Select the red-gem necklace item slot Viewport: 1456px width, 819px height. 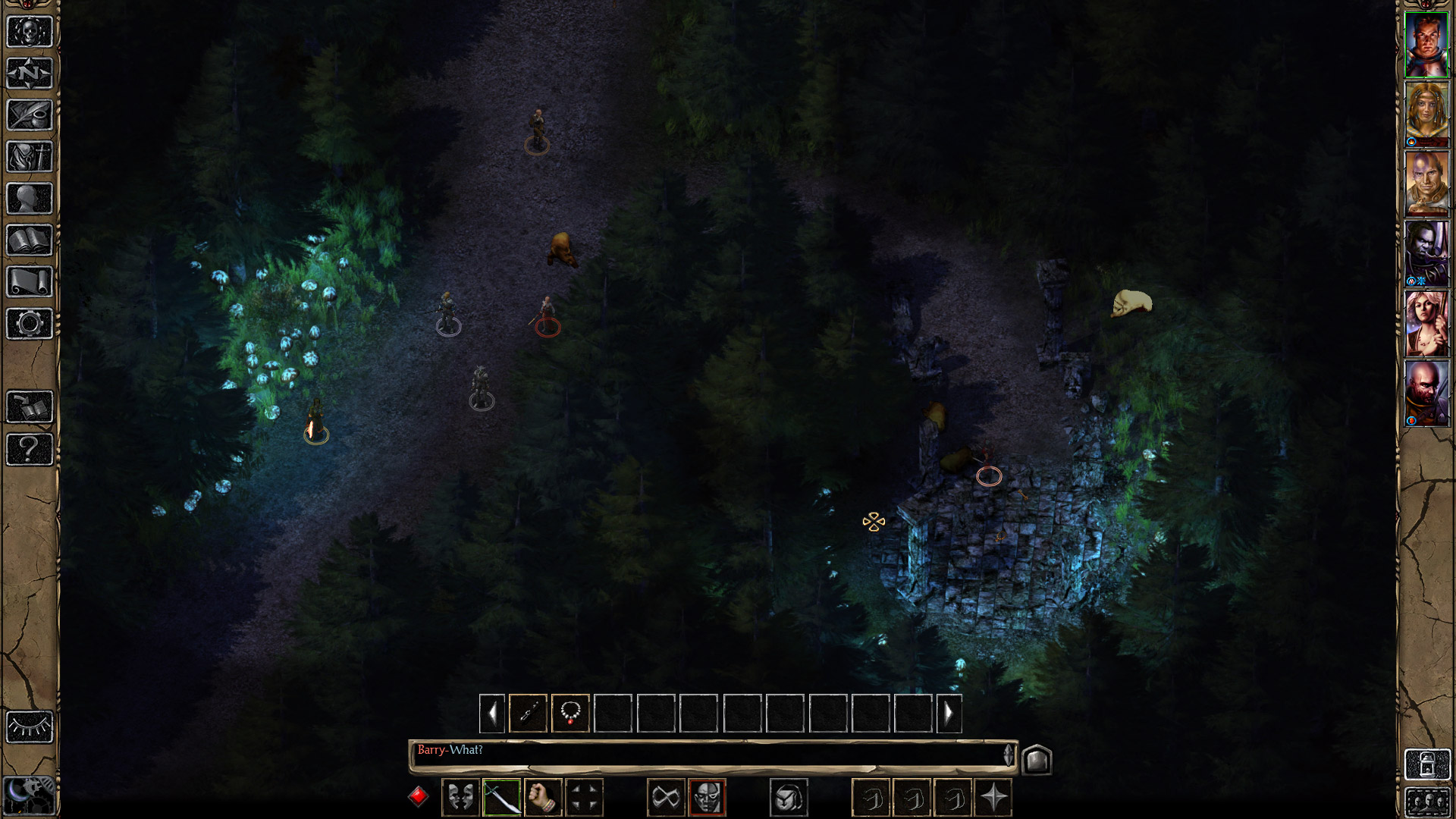[570, 714]
